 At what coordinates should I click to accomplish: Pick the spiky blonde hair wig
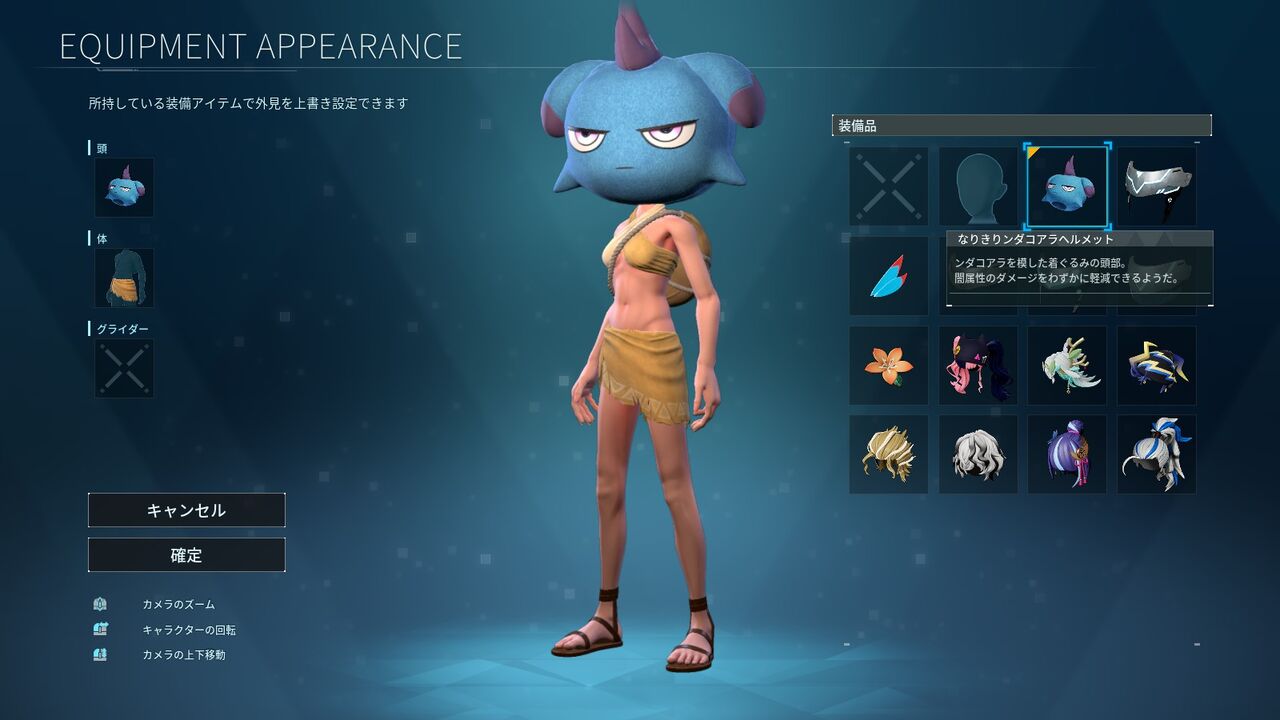[x=889, y=454]
